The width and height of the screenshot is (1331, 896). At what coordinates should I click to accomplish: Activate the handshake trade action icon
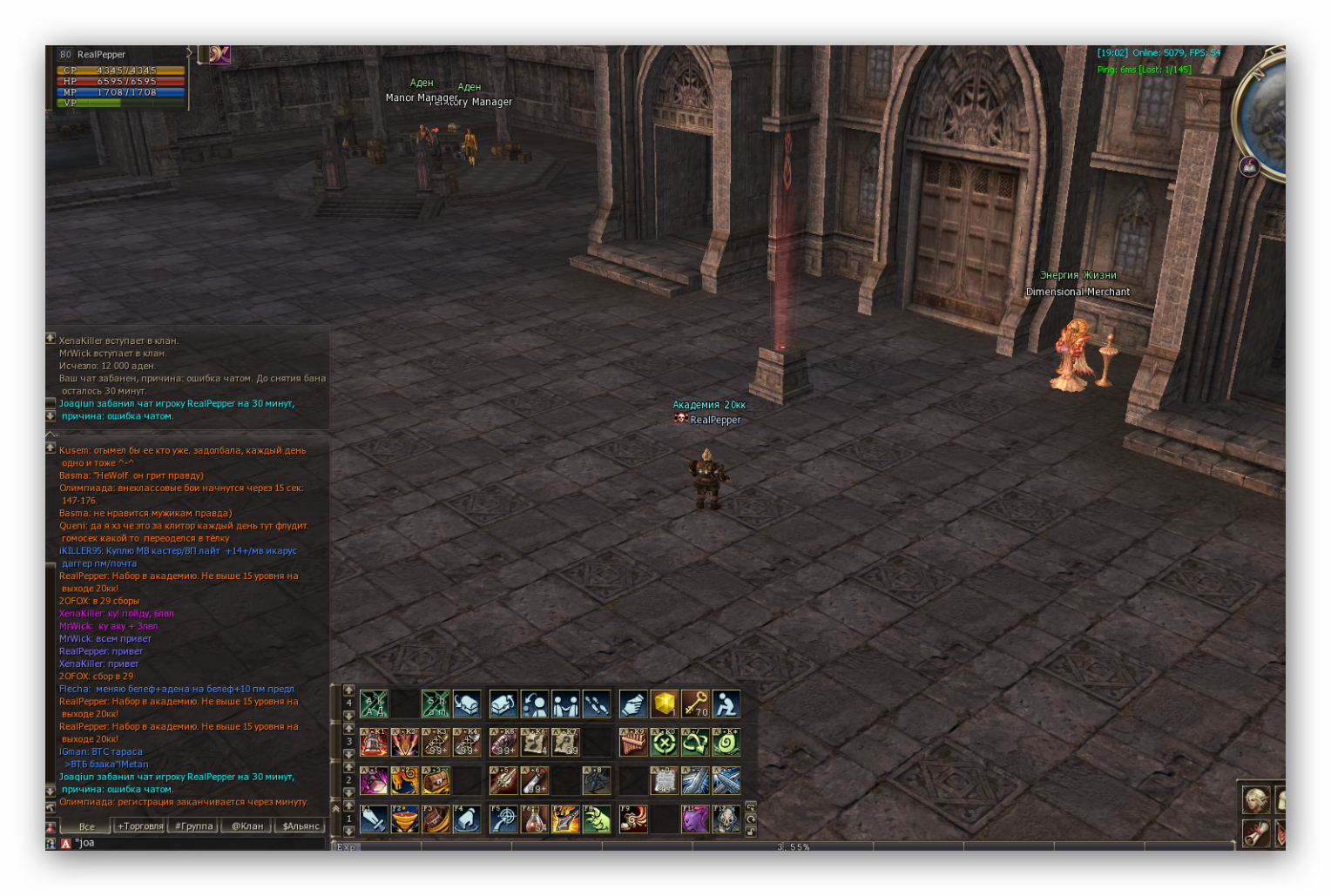tap(565, 704)
